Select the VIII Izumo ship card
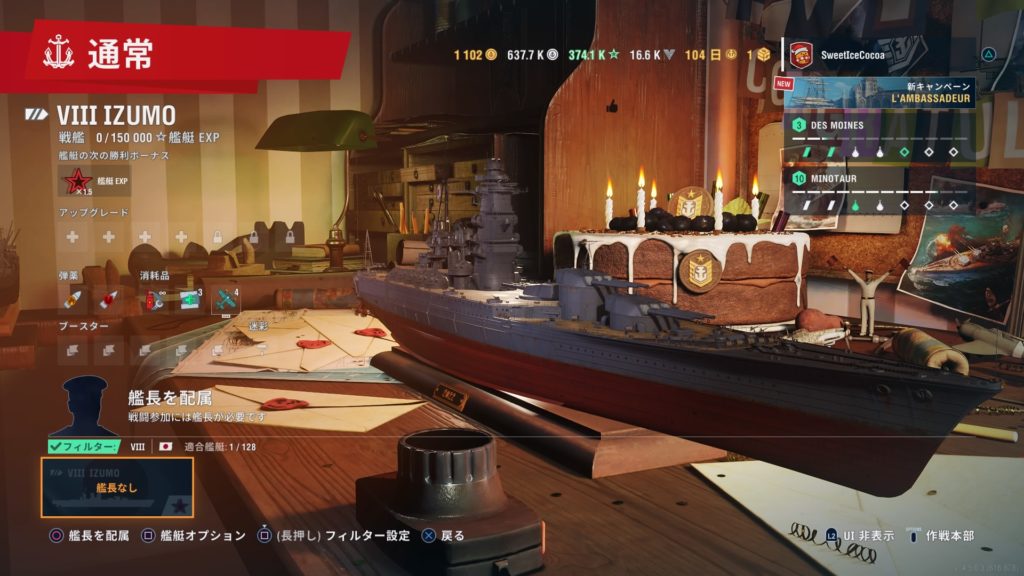Image resolution: width=1024 pixels, height=576 pixels. click(117, 487)
